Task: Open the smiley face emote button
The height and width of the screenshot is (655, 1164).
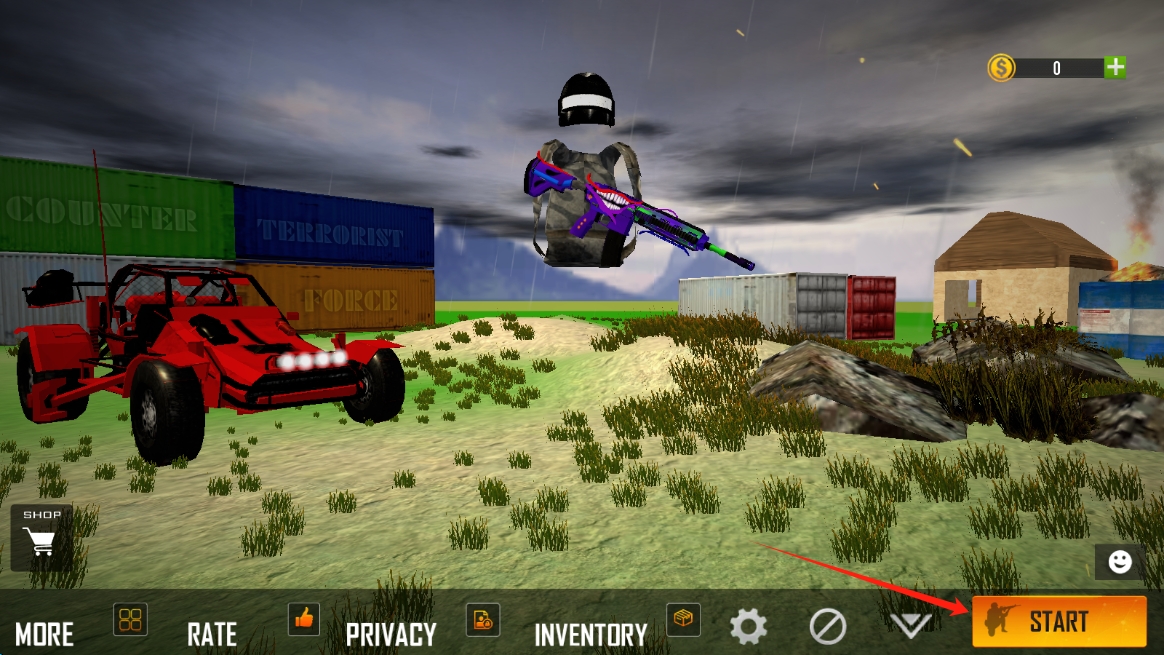Action: 1120,562
